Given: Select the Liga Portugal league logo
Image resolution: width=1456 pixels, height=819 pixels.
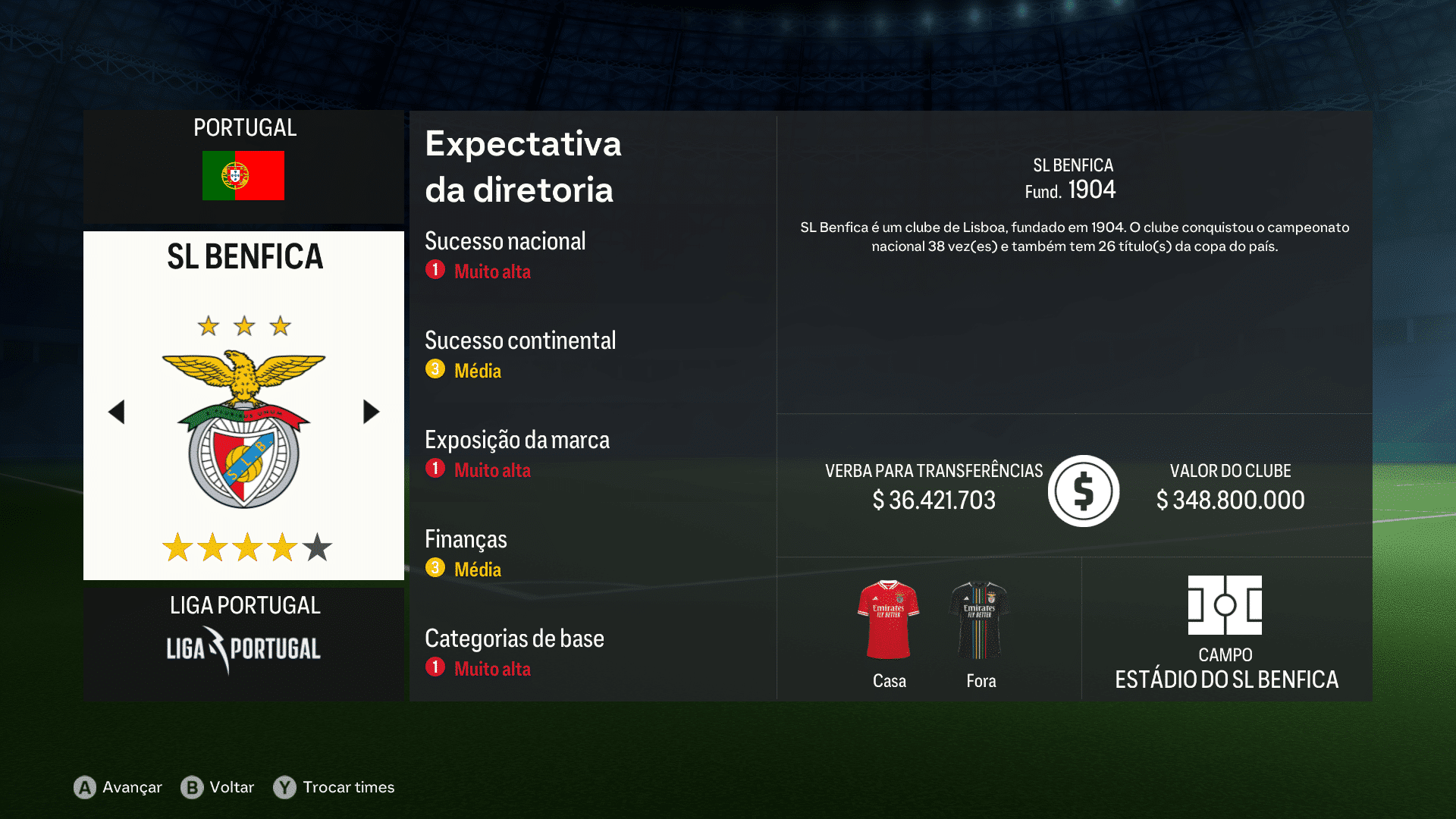Looking at the screenshot, I should (x=243, y=648).
